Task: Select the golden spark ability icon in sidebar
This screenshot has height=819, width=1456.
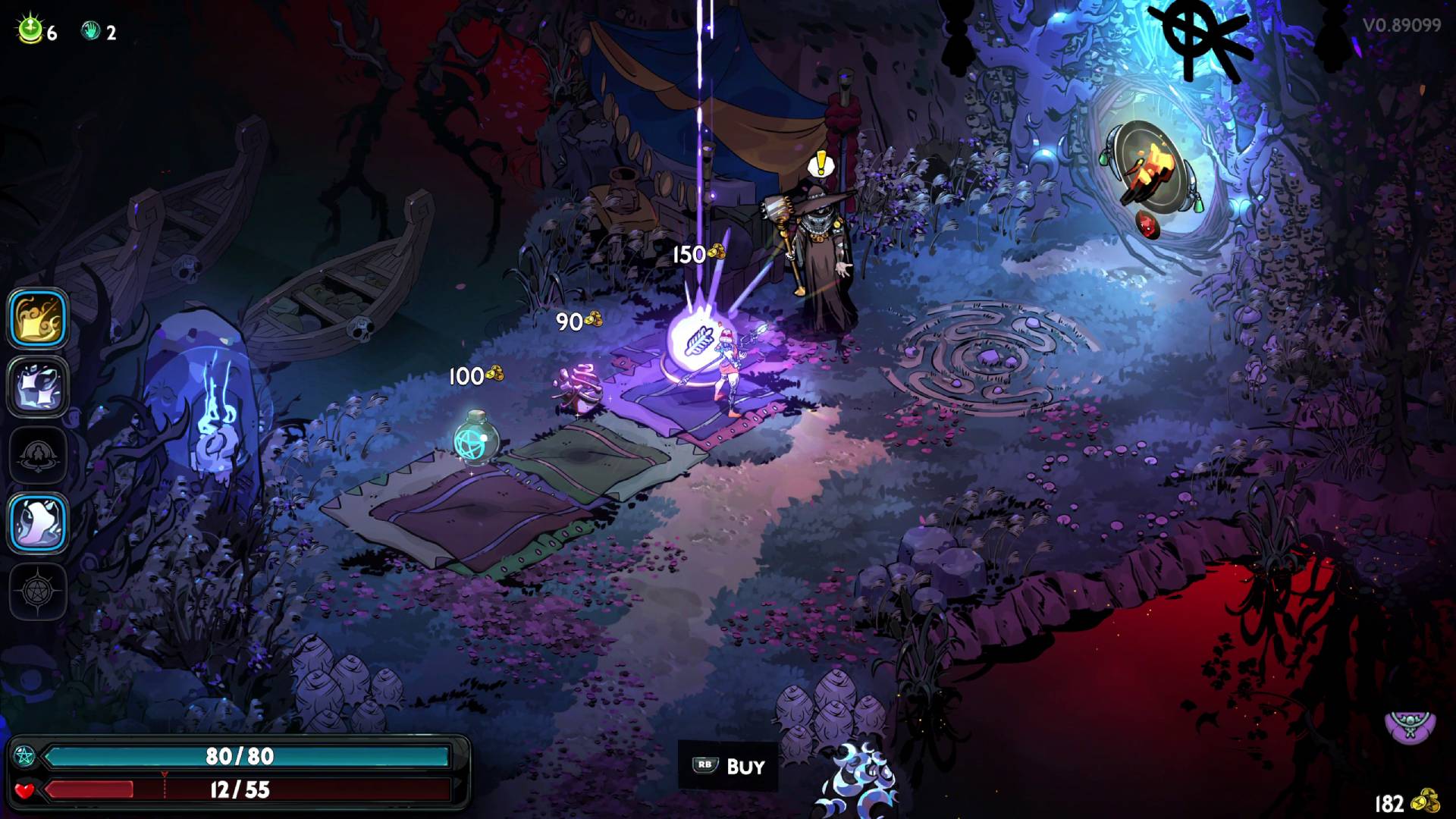Action: coord(37,318)
